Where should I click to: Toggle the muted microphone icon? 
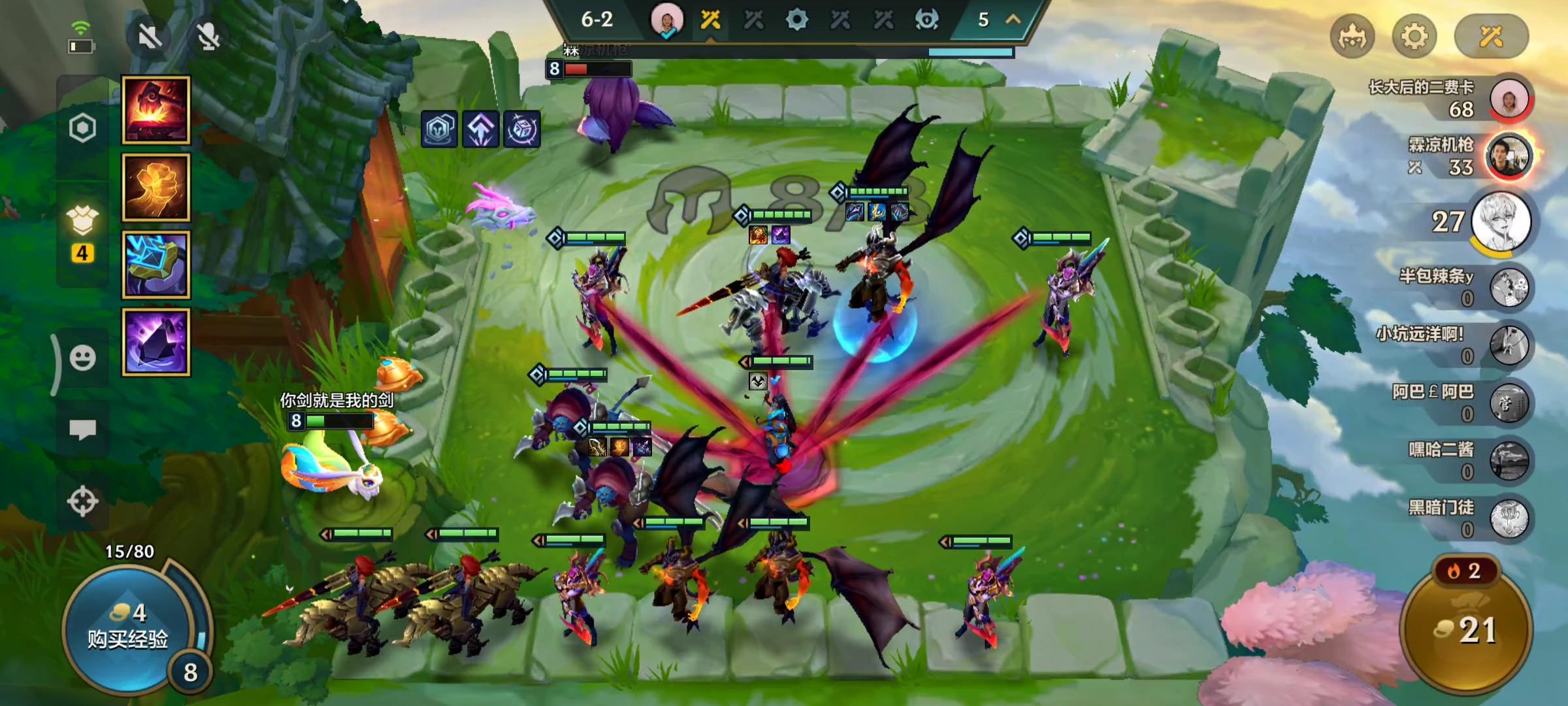coord(208,37)
